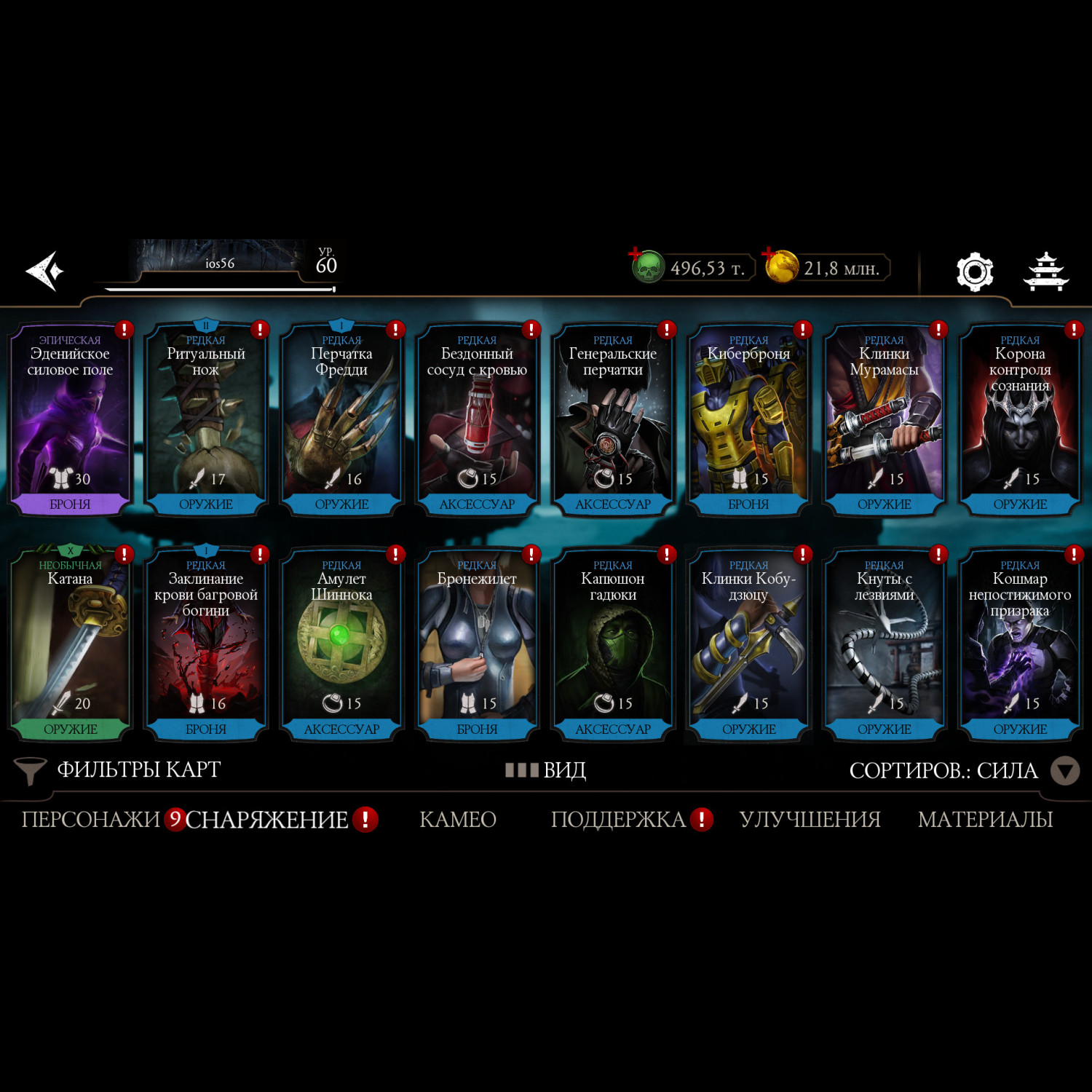Open the ПОДДЕРЖКА tab
Image resolution: width=1092 pixels, height=1092 pixels.
619,820
